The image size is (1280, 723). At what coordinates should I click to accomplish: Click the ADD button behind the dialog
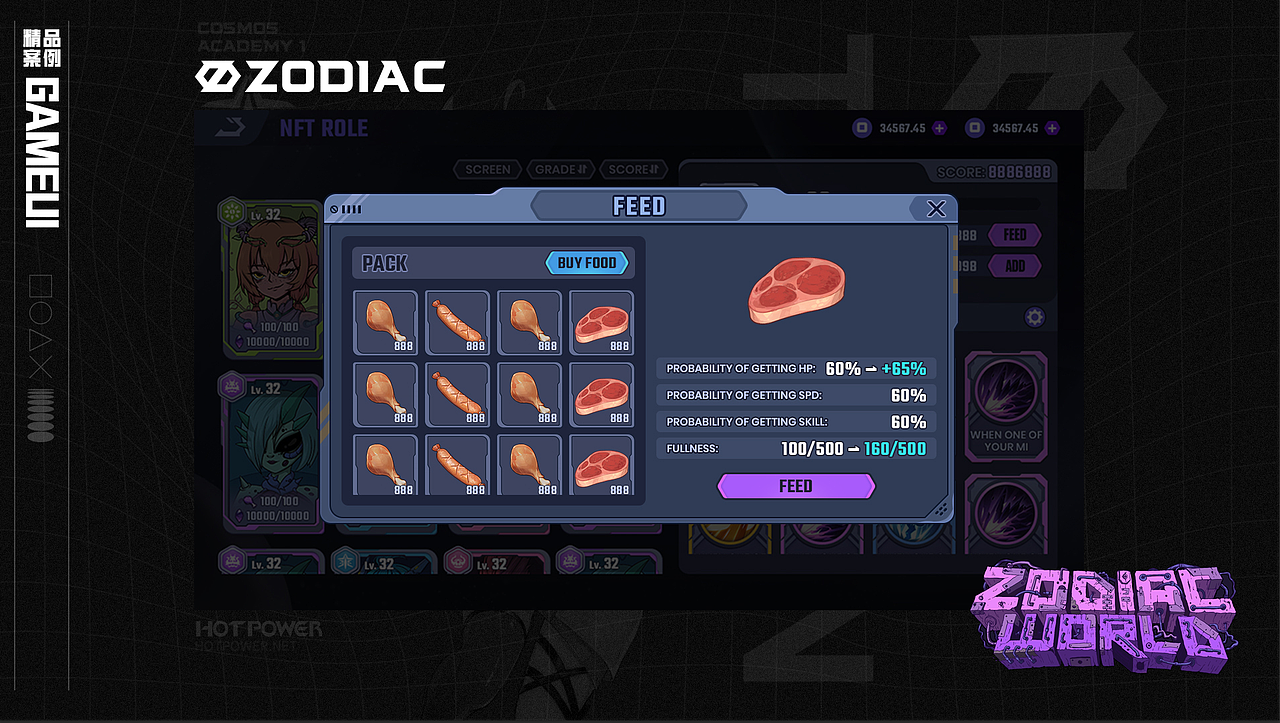click(1014, 266)
